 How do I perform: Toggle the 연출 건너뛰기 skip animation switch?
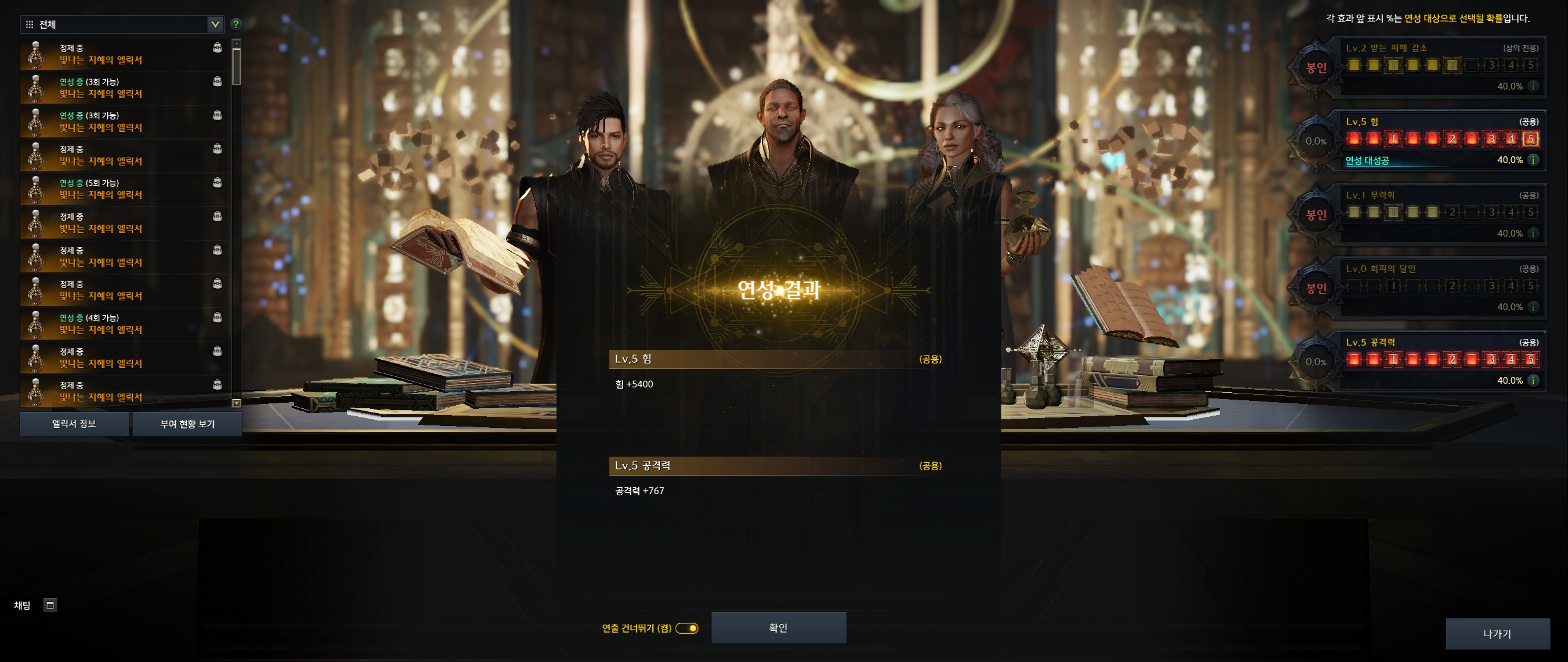[x=687, y=628]
